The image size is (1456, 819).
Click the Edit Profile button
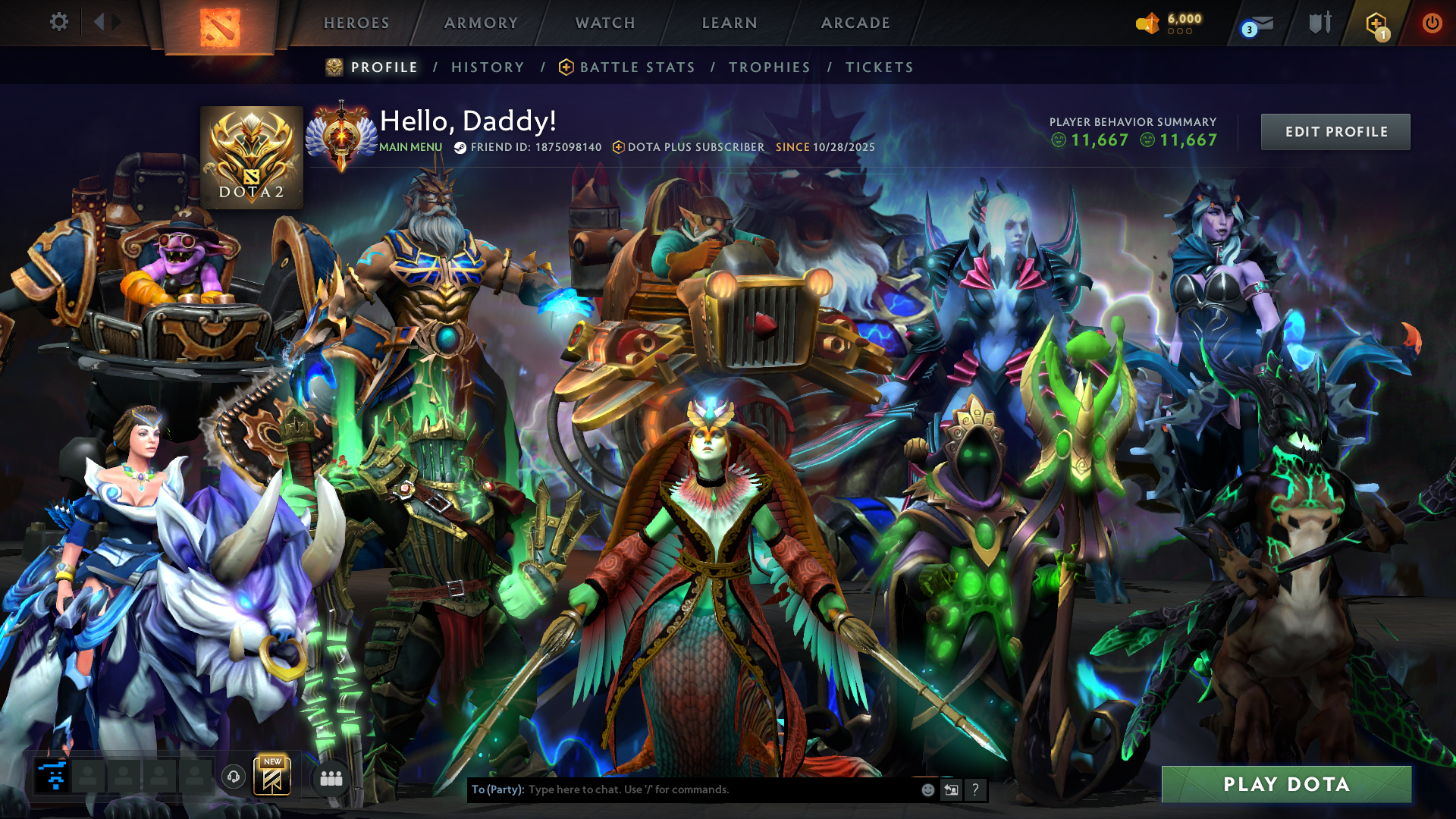click(1335, 132)
